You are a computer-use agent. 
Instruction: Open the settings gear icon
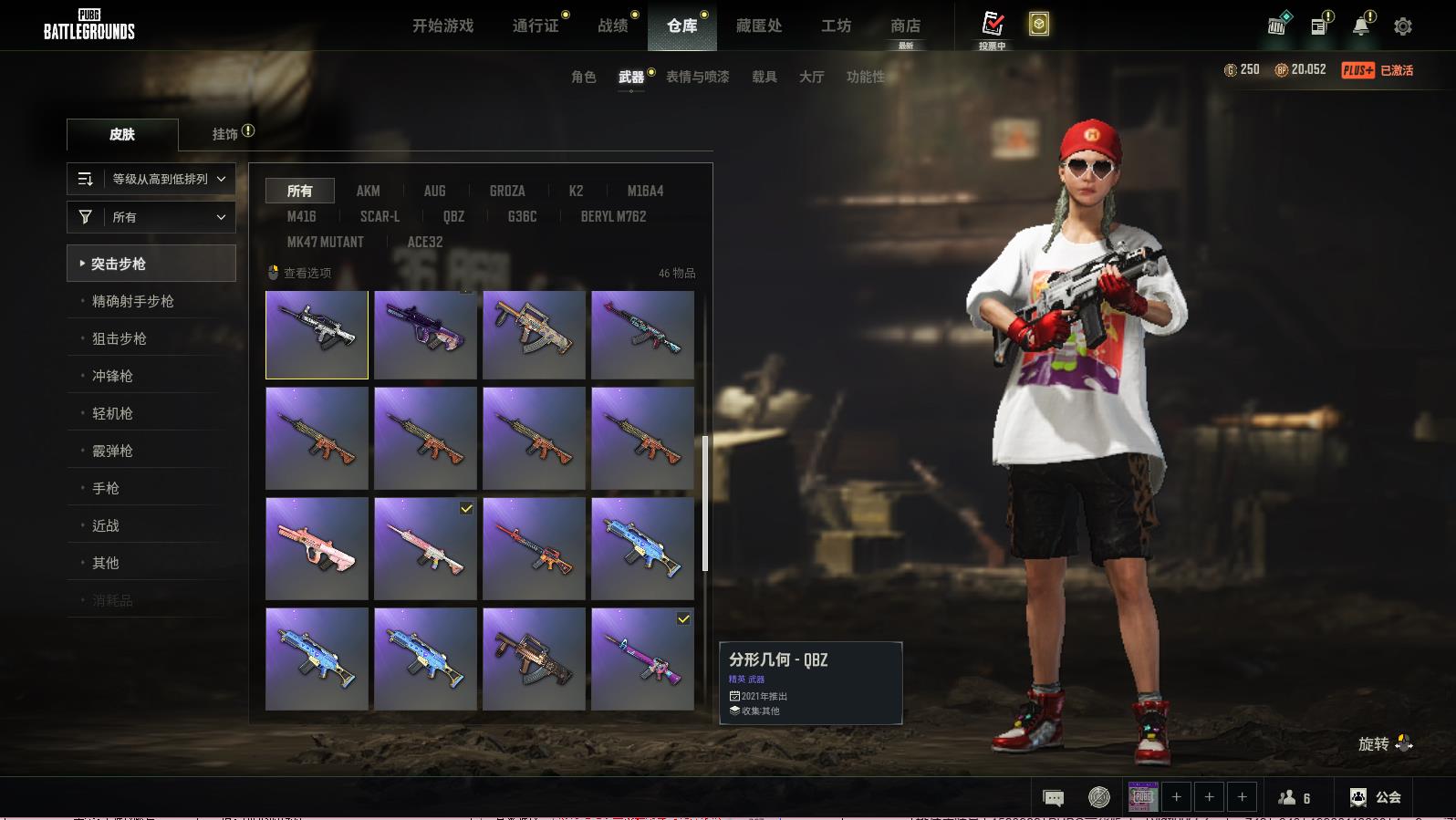click(x=1403, y=26)
